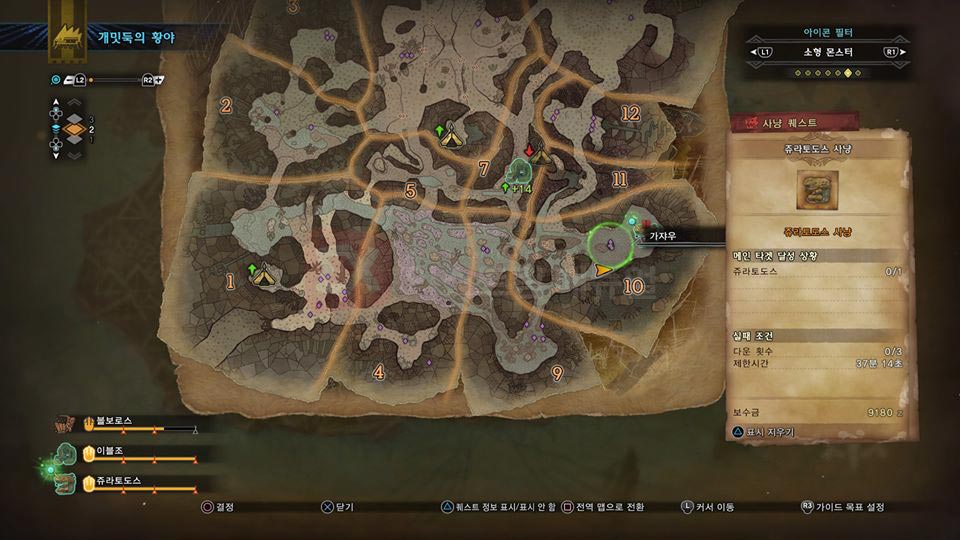Select the camp tent in area 1
Viewport: 960px width, 540px height.
point(264,274)
